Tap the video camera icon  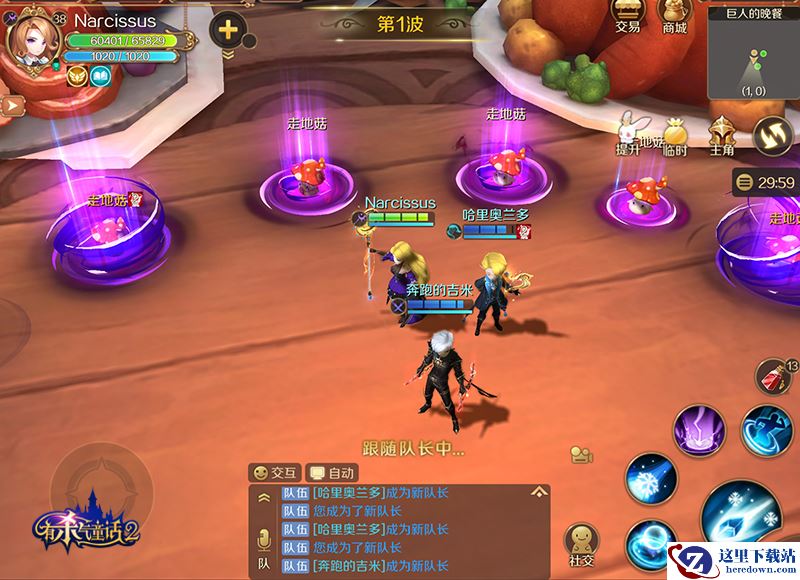pos(580,454)
